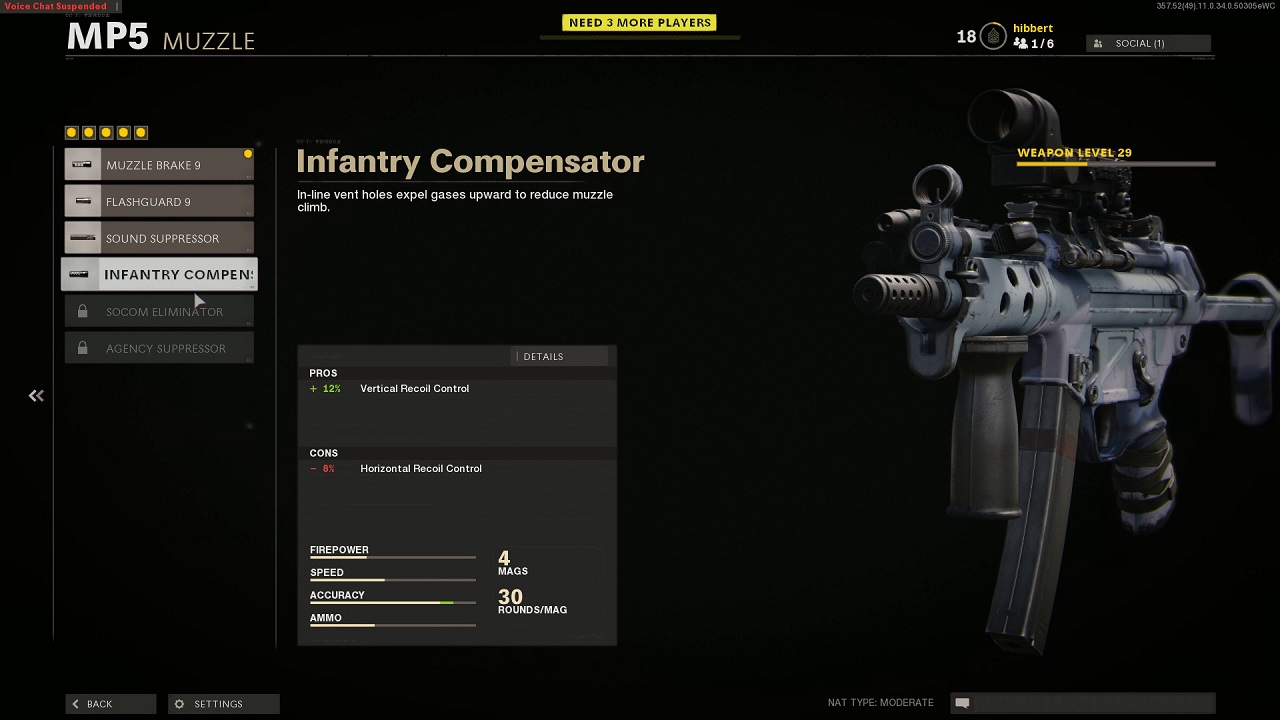
Task: Go back with the Back button
Action: click(x=110, y=704)
